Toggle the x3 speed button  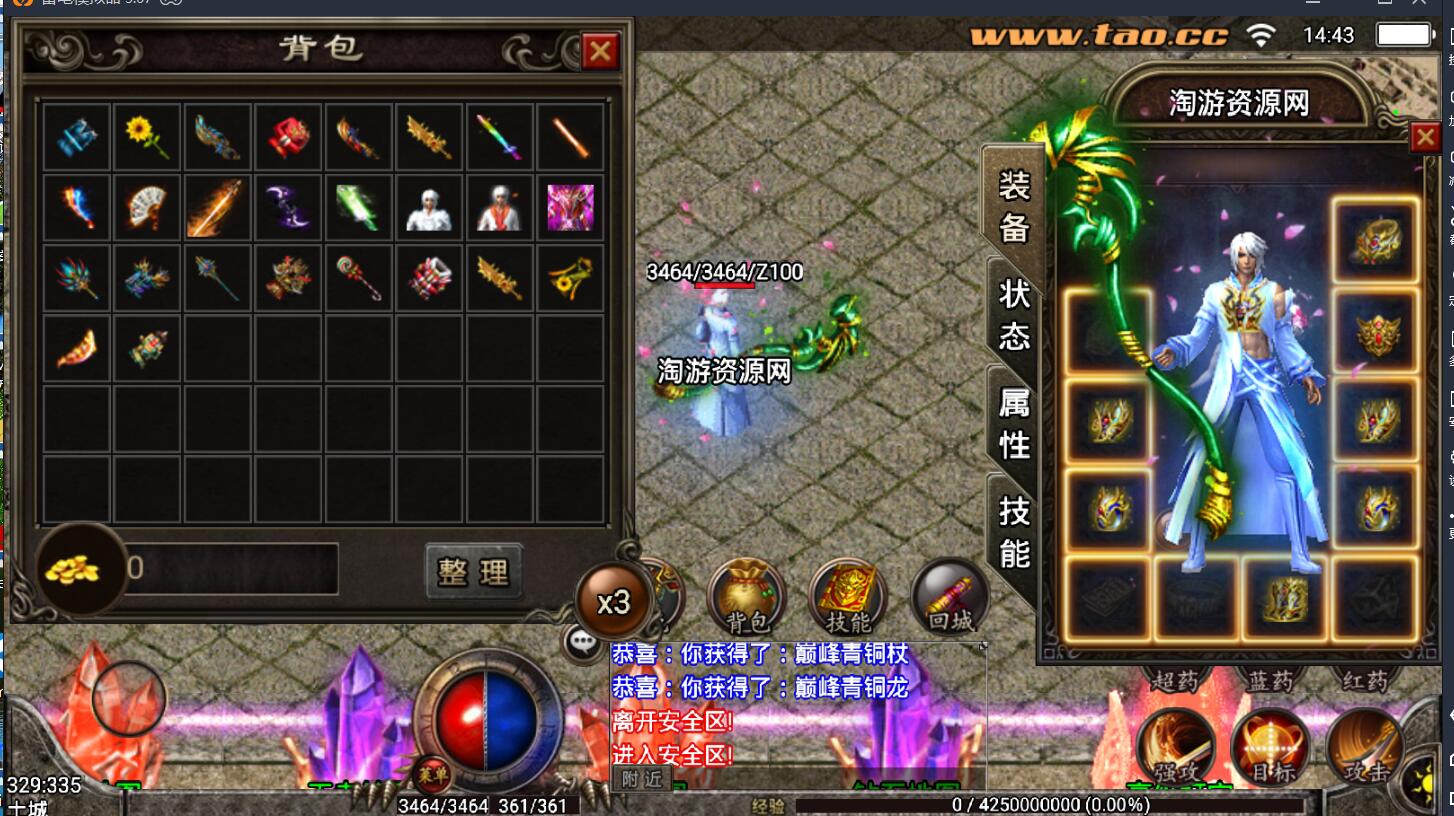coord(613,603)
